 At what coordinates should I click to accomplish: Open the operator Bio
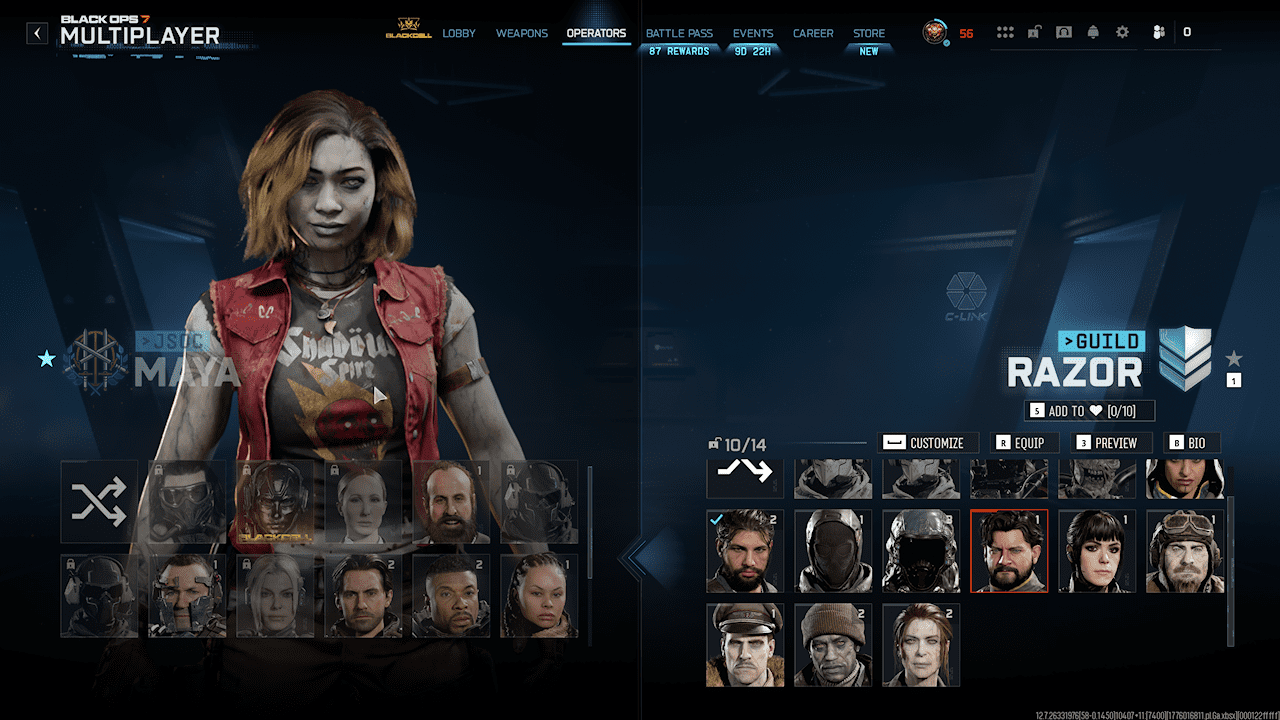click(x=1190, y=443)
